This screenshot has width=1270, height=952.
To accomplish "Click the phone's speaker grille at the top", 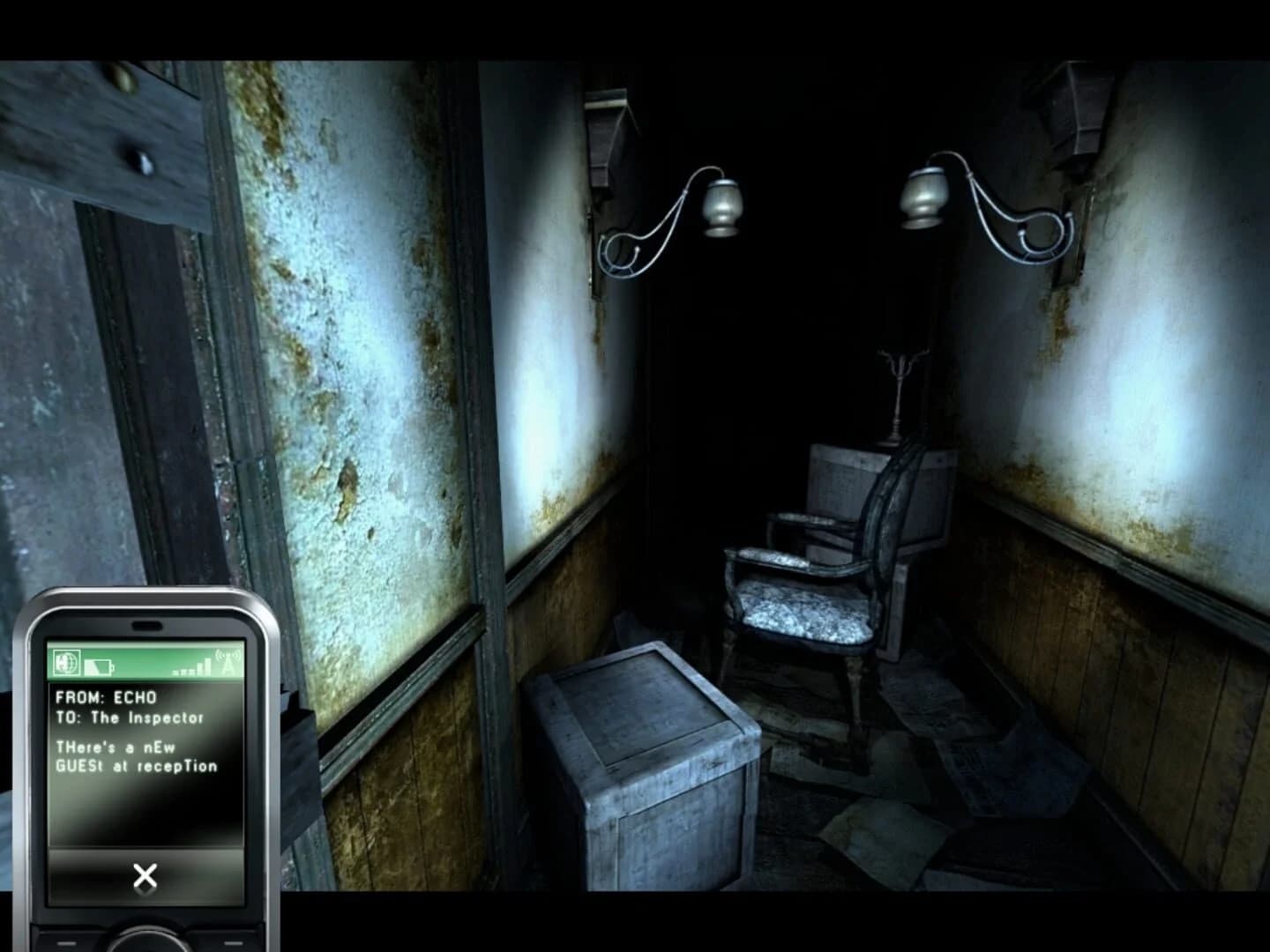I will pos(146,624).
